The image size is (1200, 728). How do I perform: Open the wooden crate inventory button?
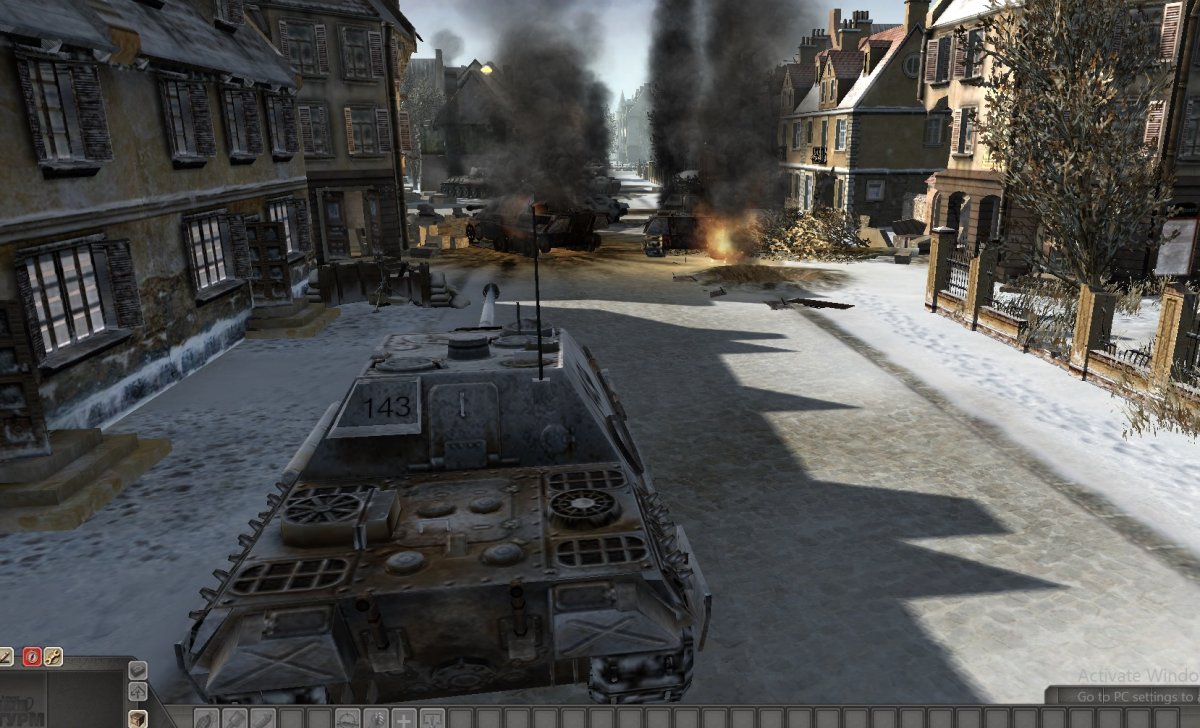137,717
